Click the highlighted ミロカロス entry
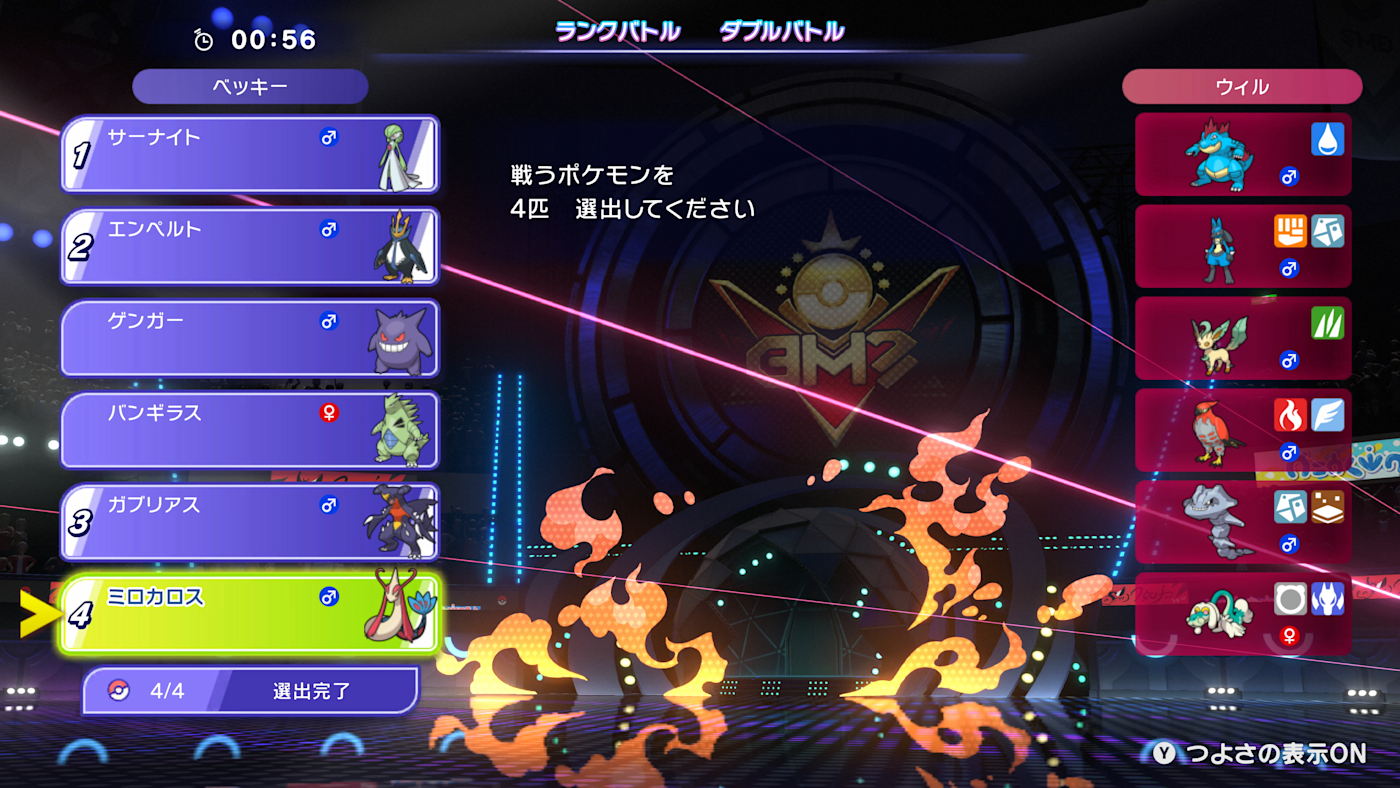Image resolution: width=1400 pixels, height=788 pixels. coord(250,614)
